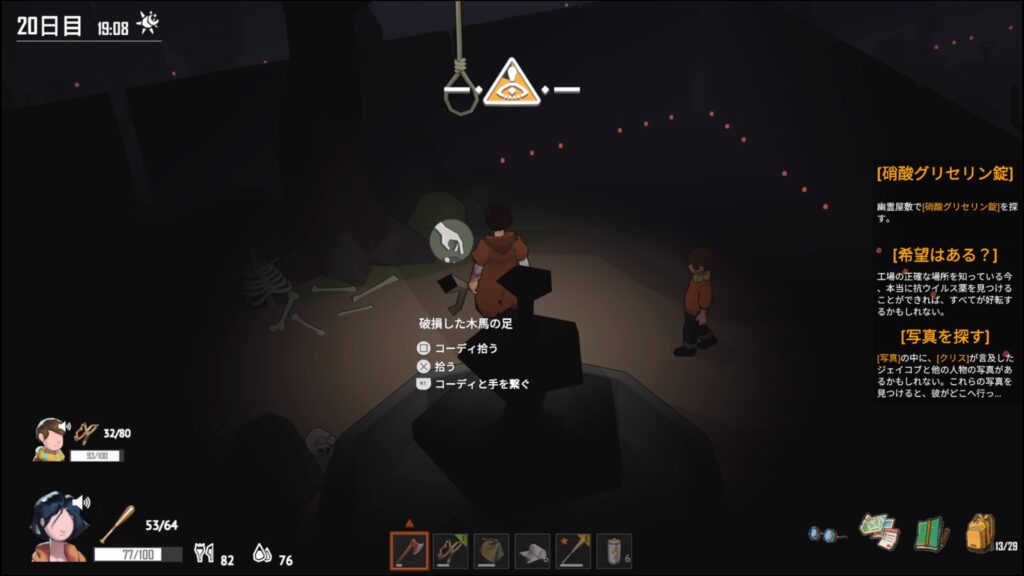Open the 写真を探す quest entry
This screenshot has height=576, width=1024.
[945, 336]
